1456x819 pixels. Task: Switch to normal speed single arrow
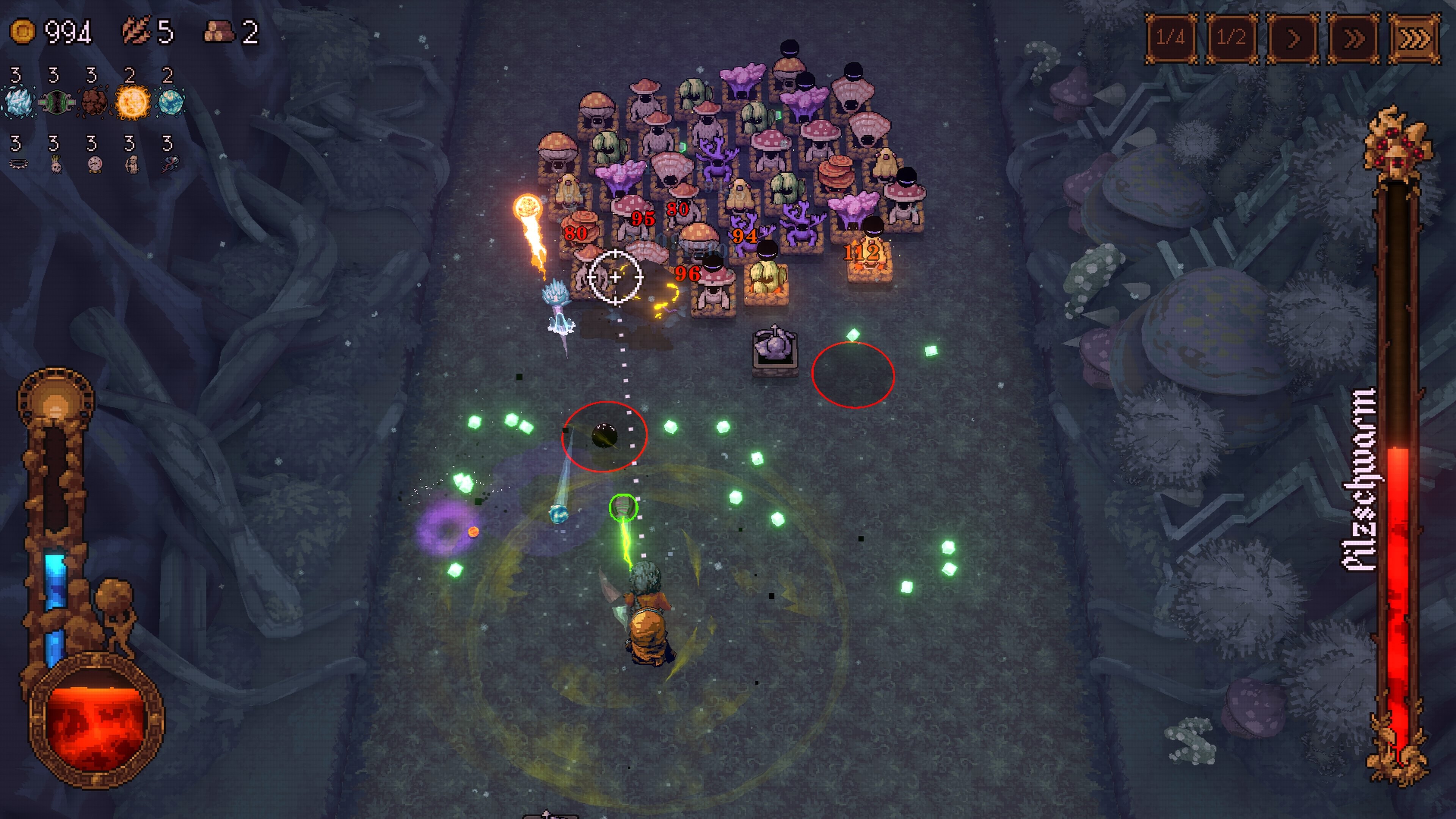click(x=1293, y=38)
